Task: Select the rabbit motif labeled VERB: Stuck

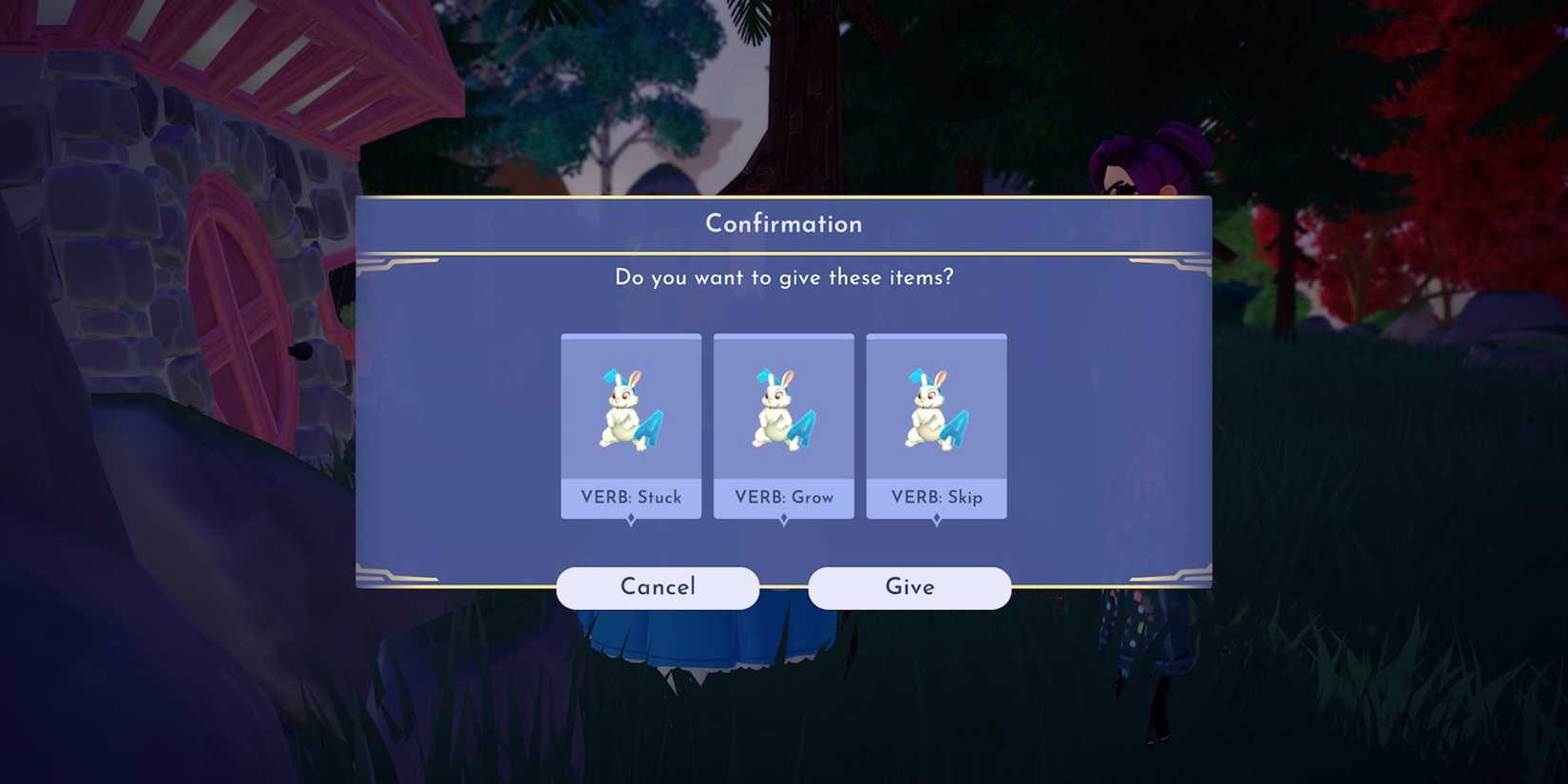Action: pos(631,425)
